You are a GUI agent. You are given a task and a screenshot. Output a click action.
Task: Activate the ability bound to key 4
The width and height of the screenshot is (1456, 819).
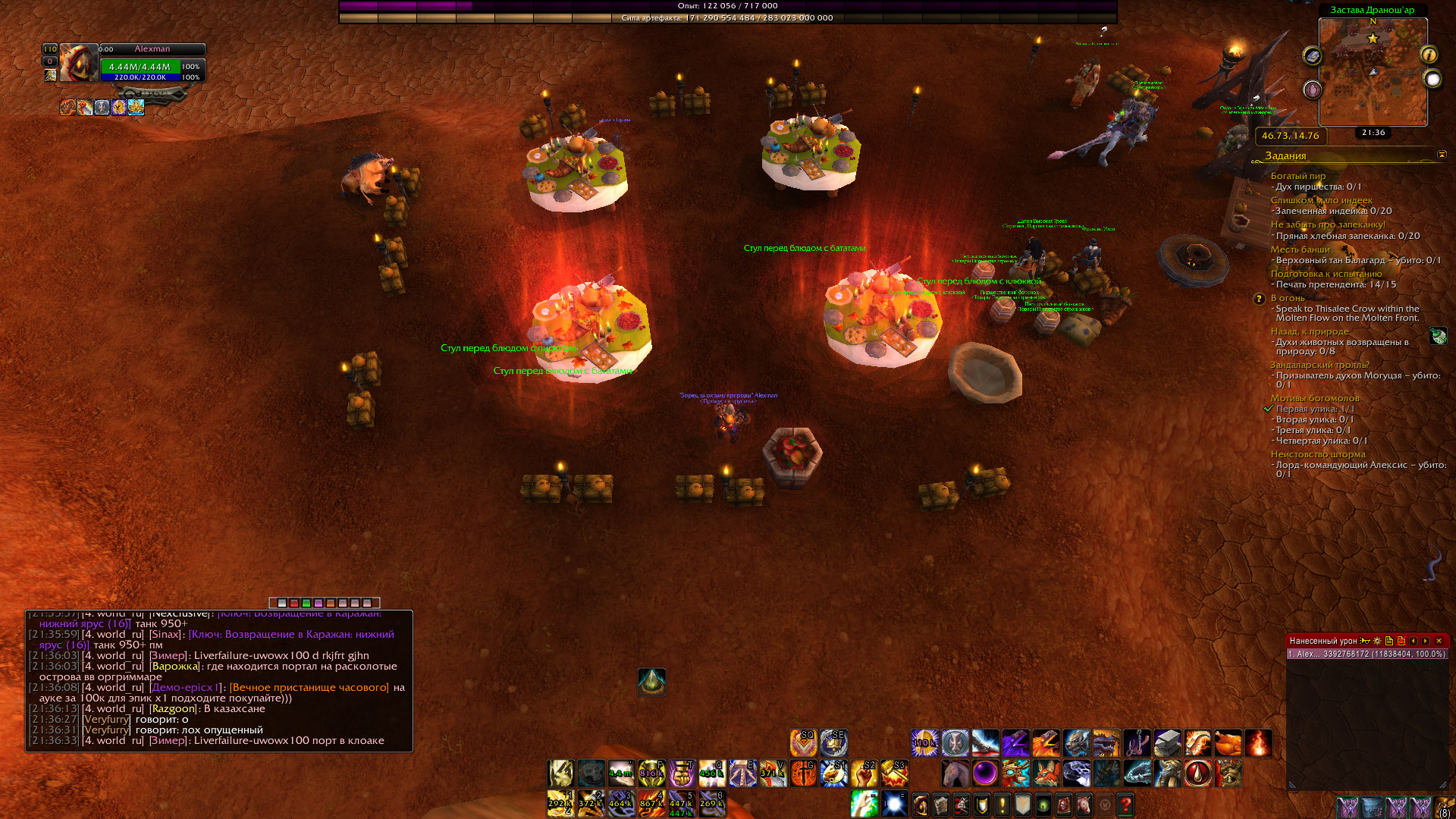pyautogui.click(x=651, y=804)
